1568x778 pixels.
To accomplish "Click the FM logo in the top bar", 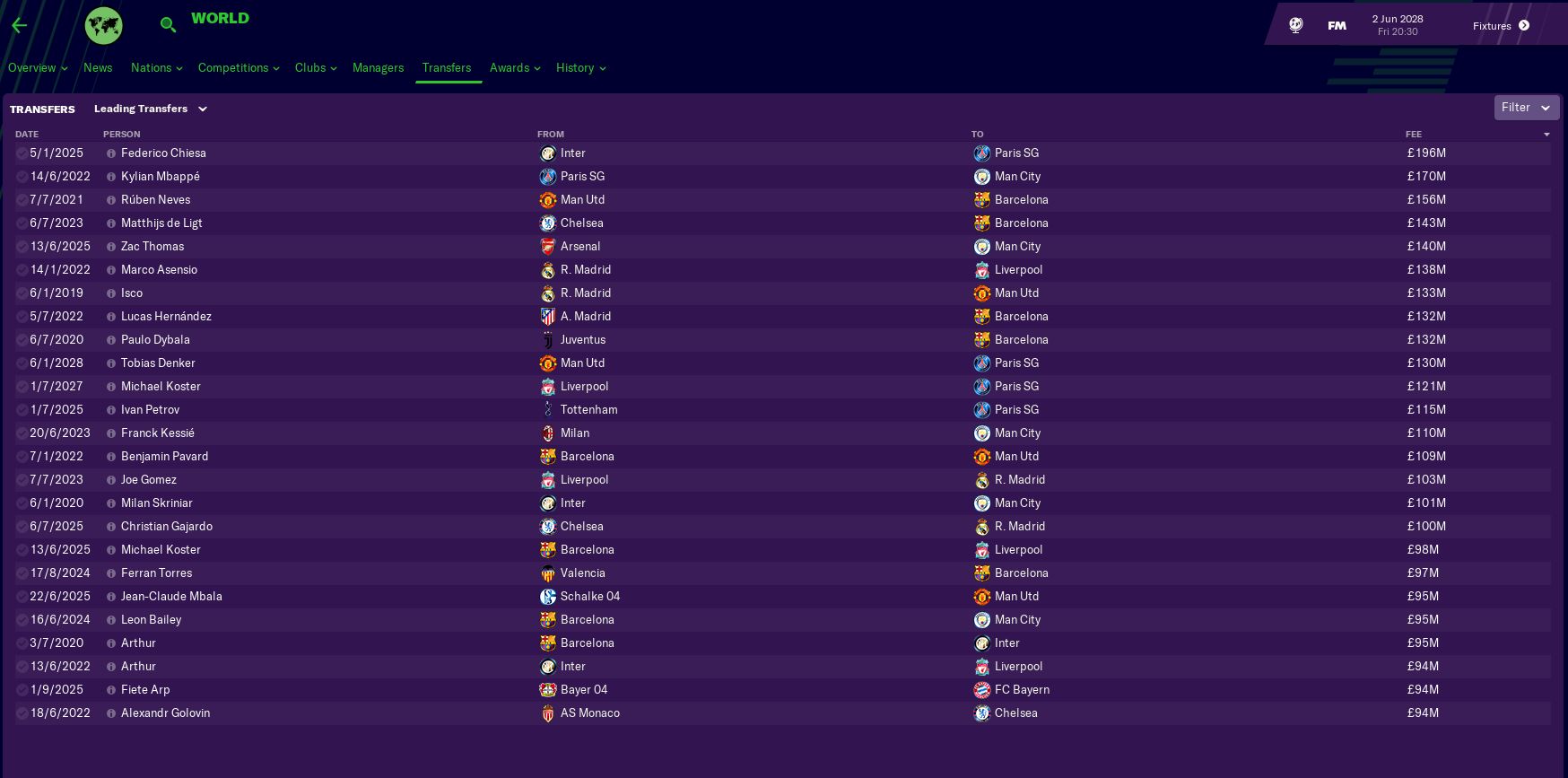I will click(x=1336, y=25).
